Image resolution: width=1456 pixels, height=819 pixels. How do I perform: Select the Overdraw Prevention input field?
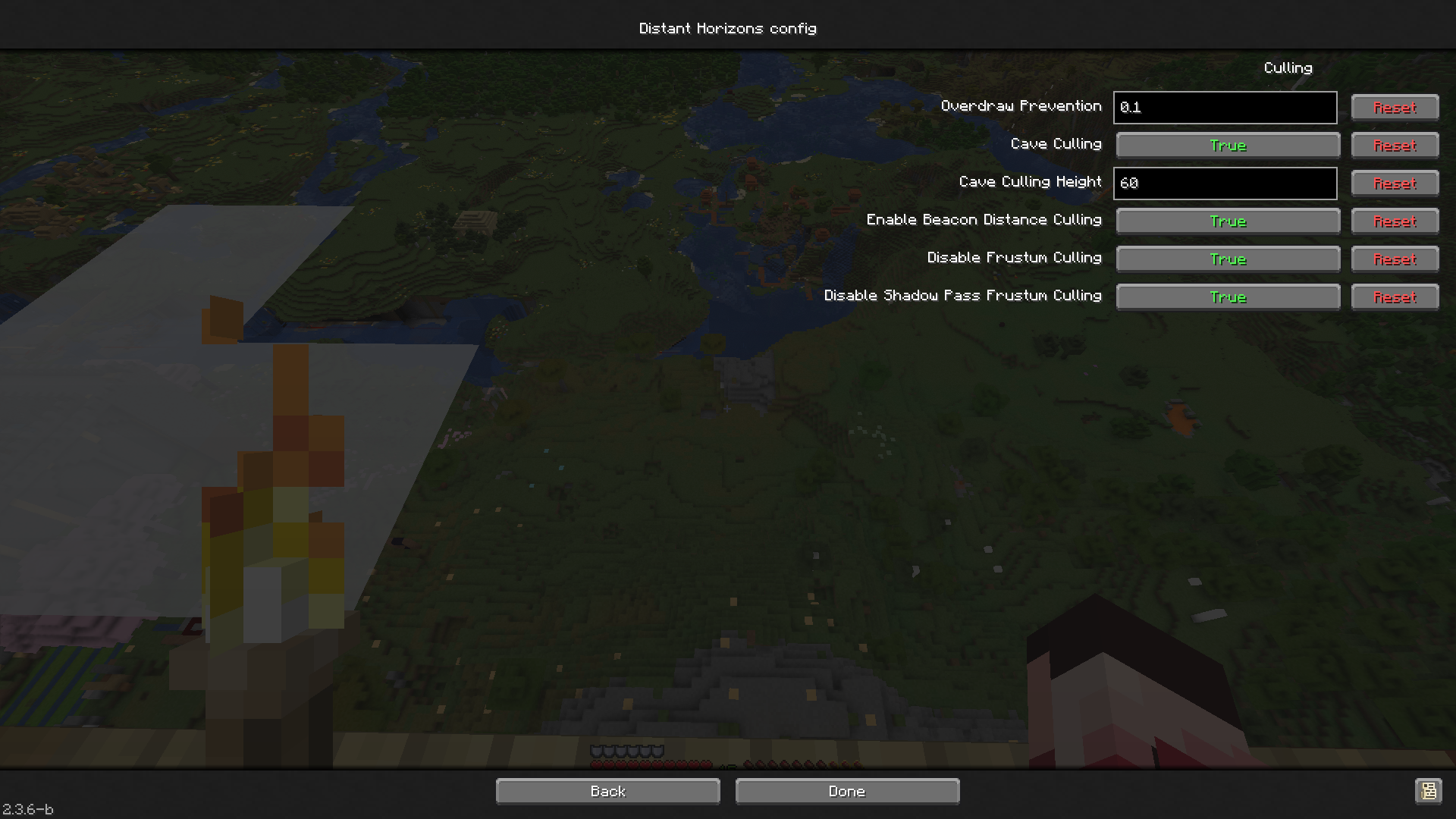click(1224, 107)
